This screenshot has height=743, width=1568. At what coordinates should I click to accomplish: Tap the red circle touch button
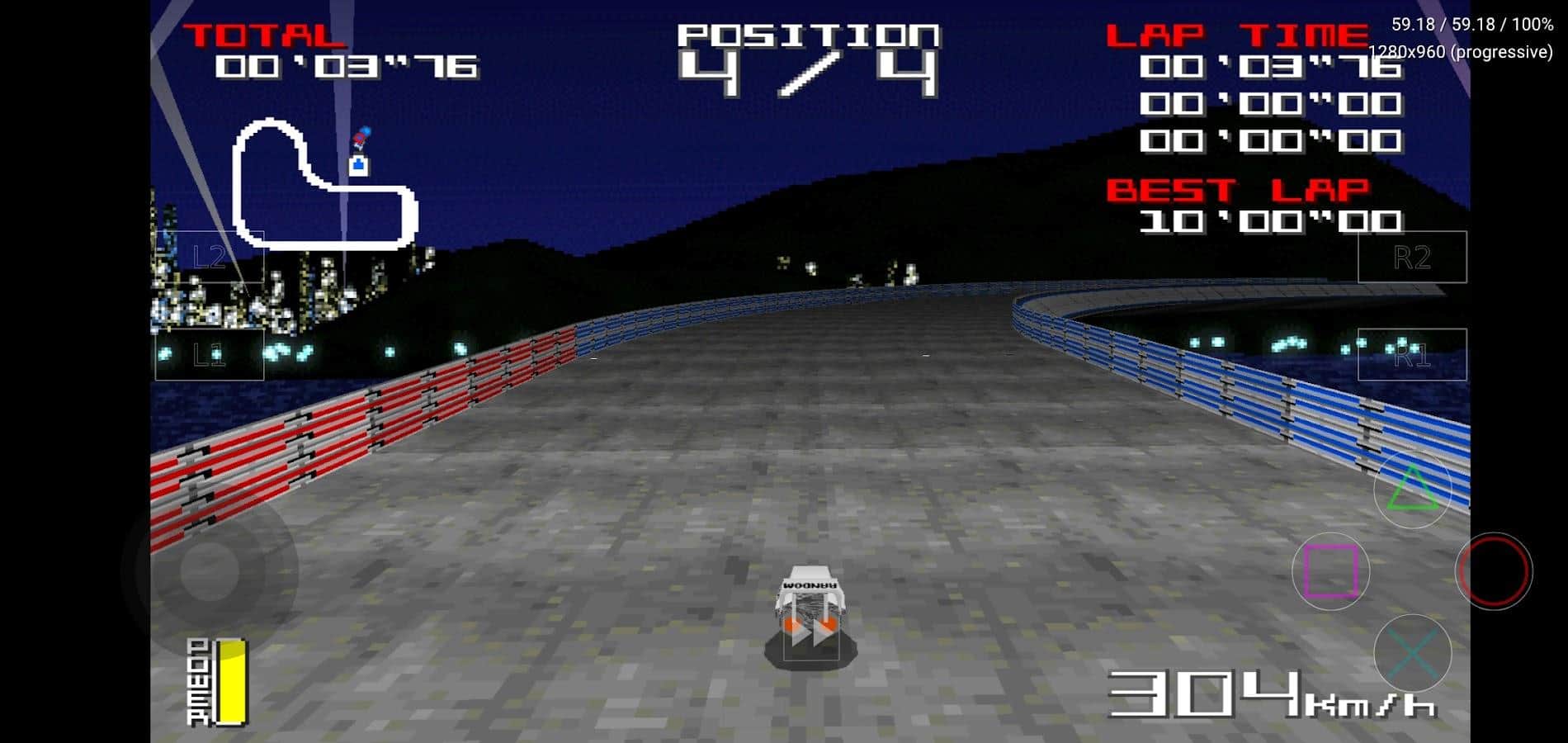(1493, 571)
